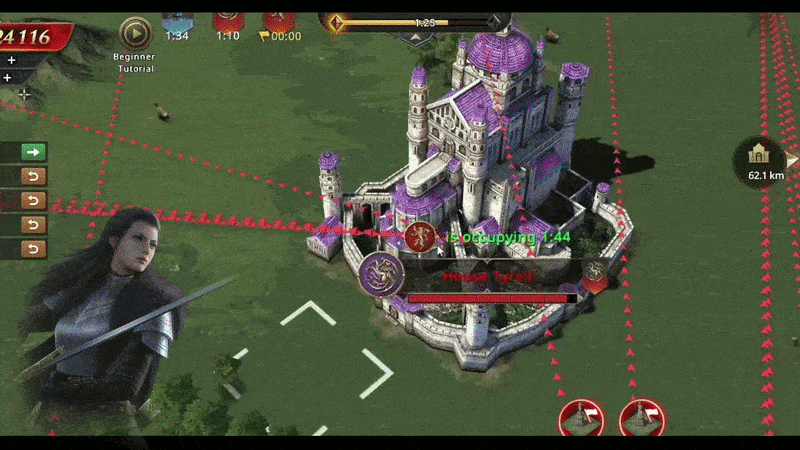
Task: Open the blue banner timer reading 1:34
Action: coord(177,20)
